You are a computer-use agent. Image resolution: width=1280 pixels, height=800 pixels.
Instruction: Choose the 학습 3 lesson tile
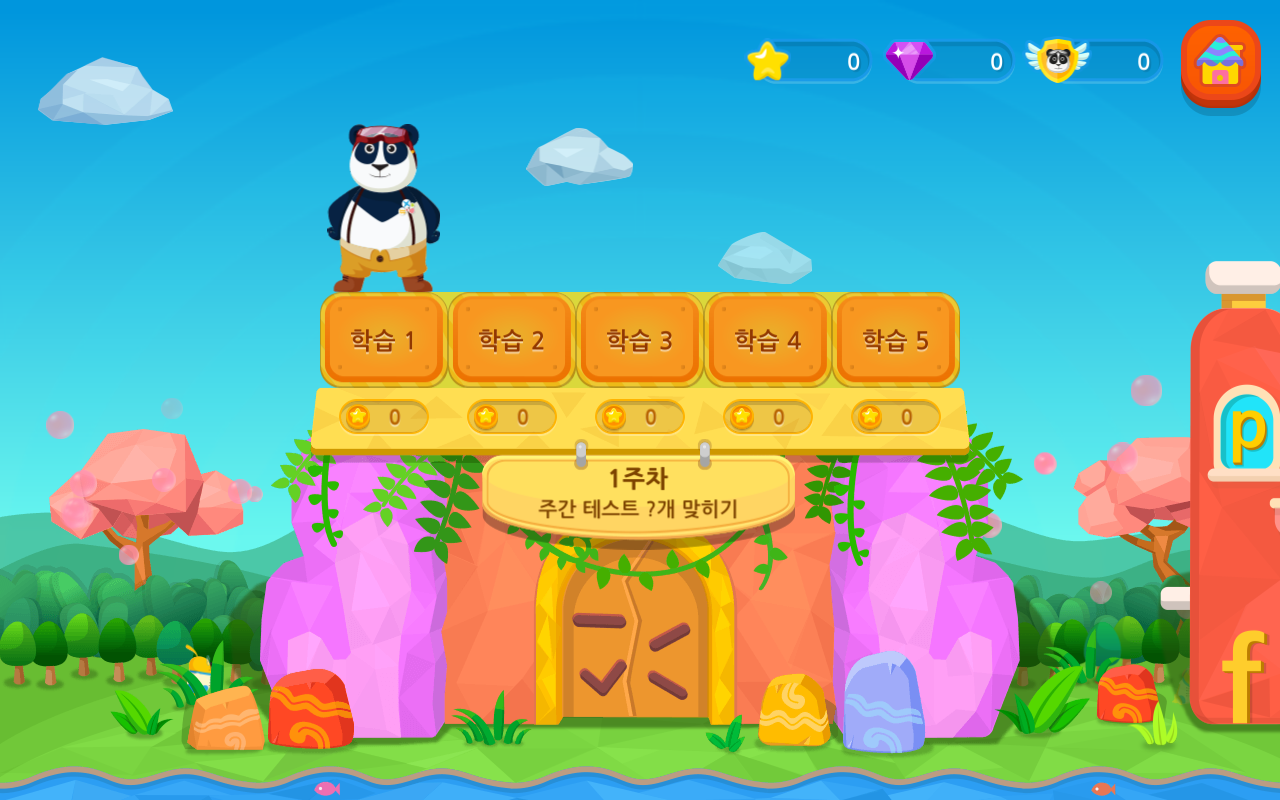640,340
